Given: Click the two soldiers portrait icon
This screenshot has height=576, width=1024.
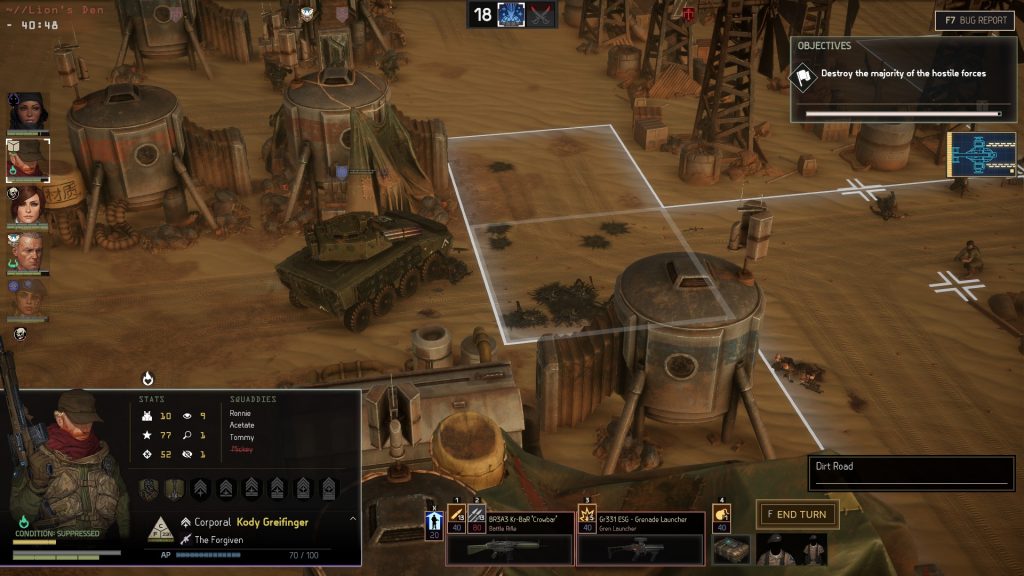Looking at the screenshot, I should (x=791, y=549).
